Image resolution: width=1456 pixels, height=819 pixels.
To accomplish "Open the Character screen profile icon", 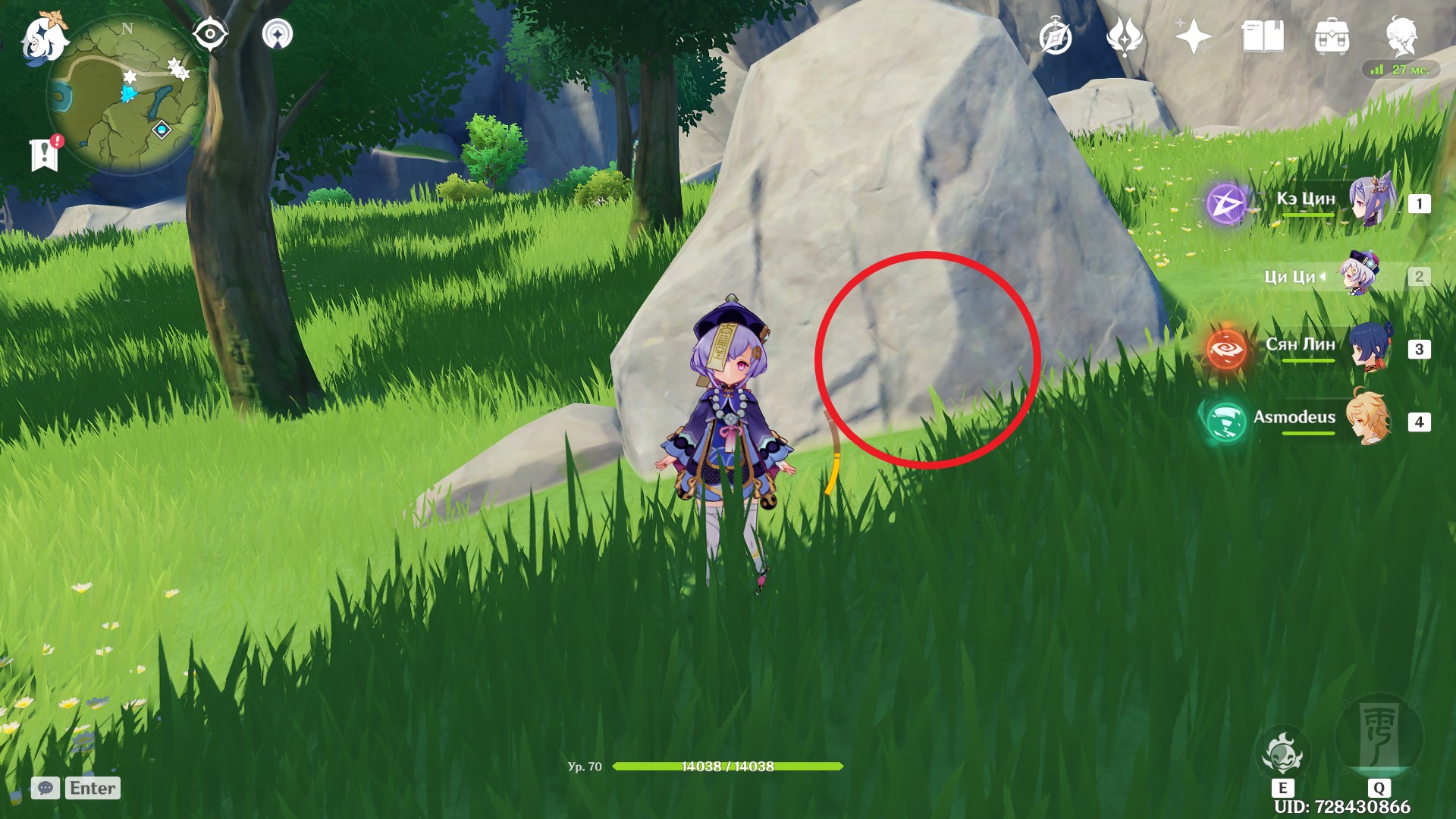I will coord(1402,34).
